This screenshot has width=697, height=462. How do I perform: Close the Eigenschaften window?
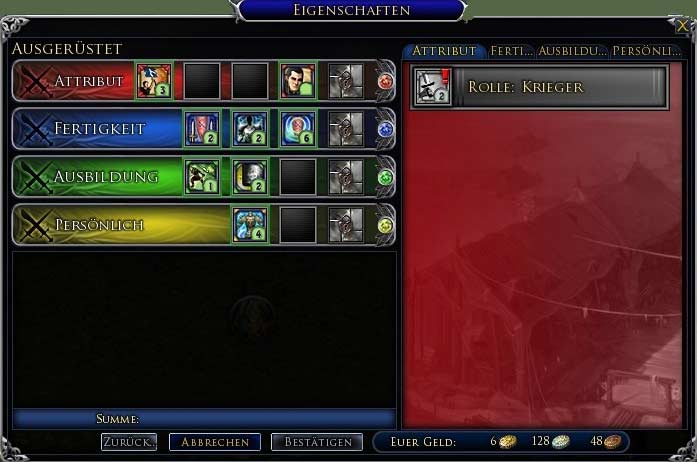pyautogui.click(x=682, y=27)
